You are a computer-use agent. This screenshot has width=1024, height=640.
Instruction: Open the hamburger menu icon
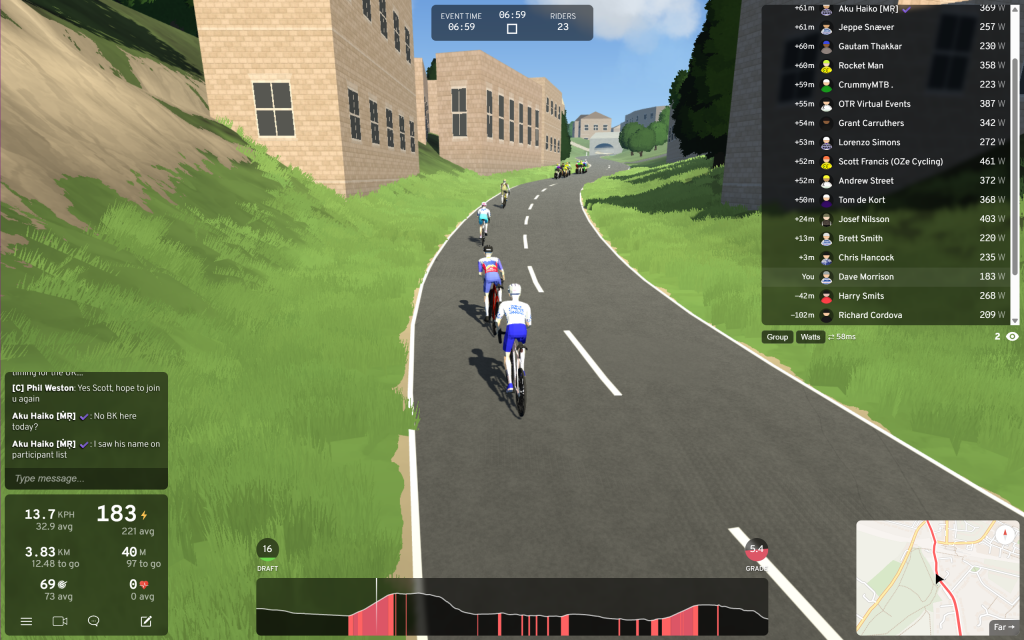point(26,621)
